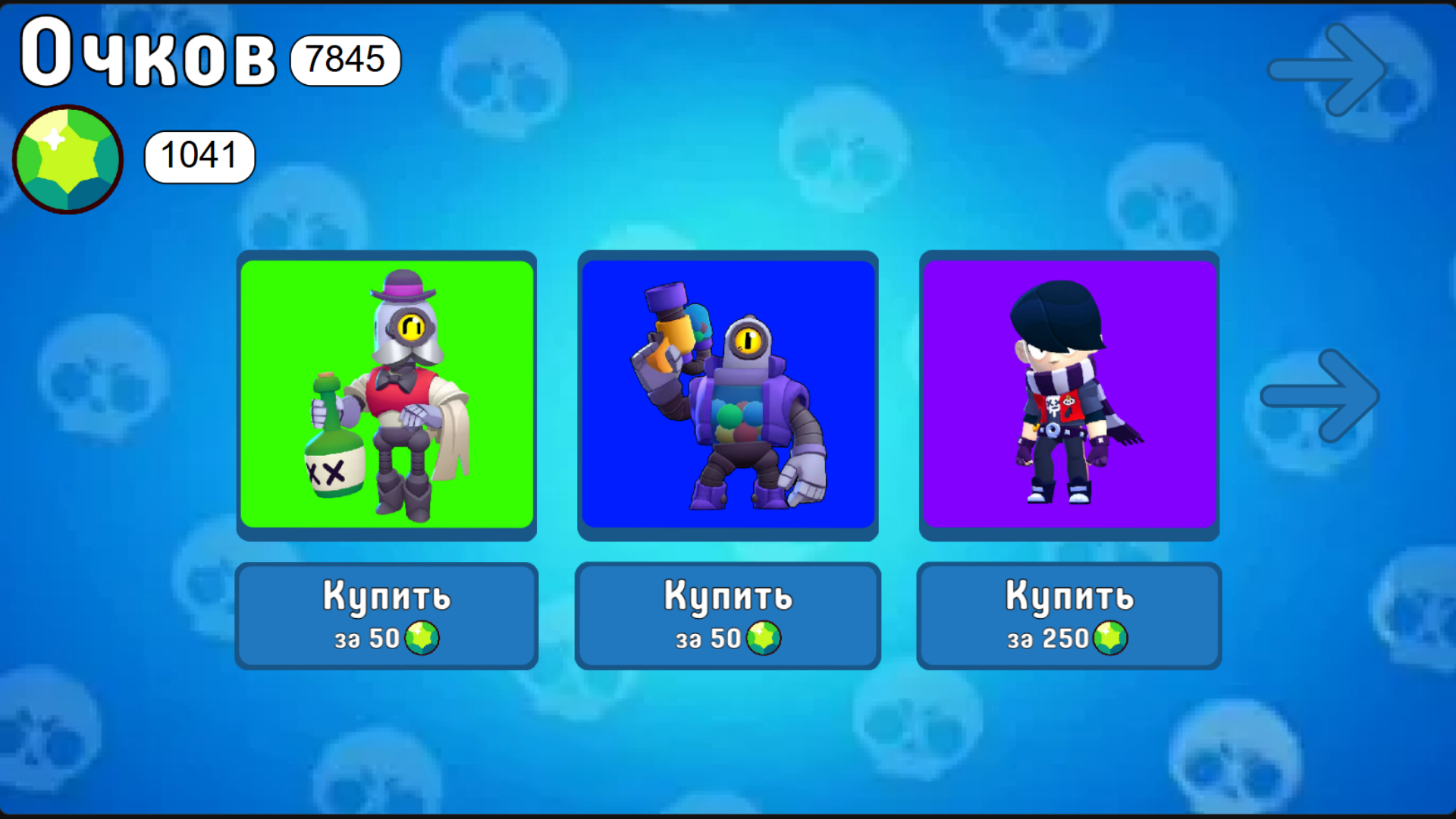The height and width of the screenshot is (819, 1456).
Task: Click the gem icon on the first Купить button
Action: [422, 638]
